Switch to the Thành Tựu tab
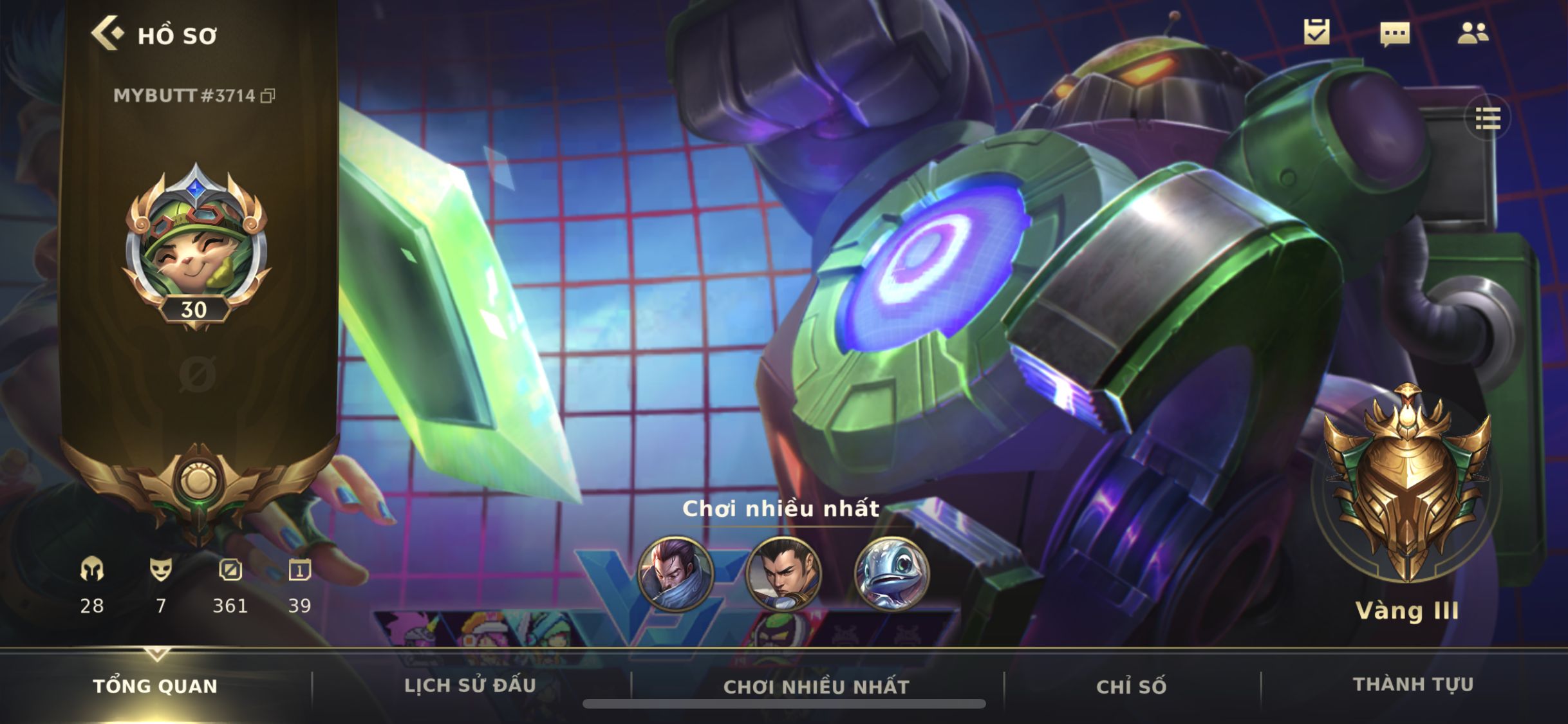Screen dimensions: 1568x724 tap(1413, 685)
